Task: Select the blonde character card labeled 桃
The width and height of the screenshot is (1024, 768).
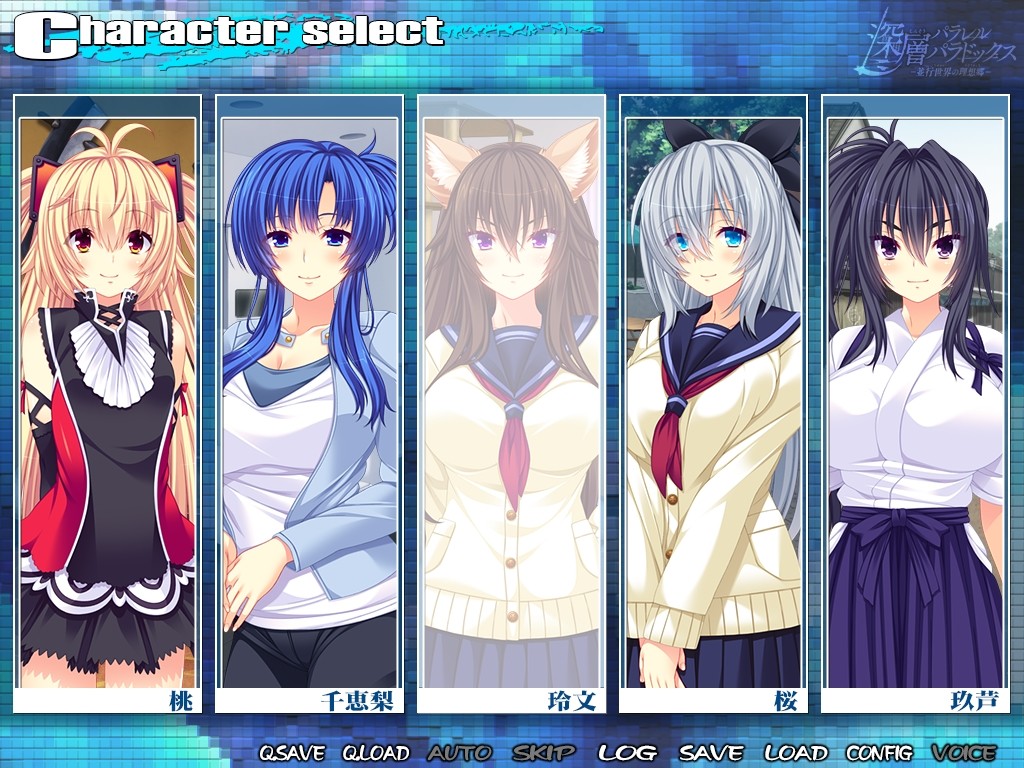Action: (108, 400)
